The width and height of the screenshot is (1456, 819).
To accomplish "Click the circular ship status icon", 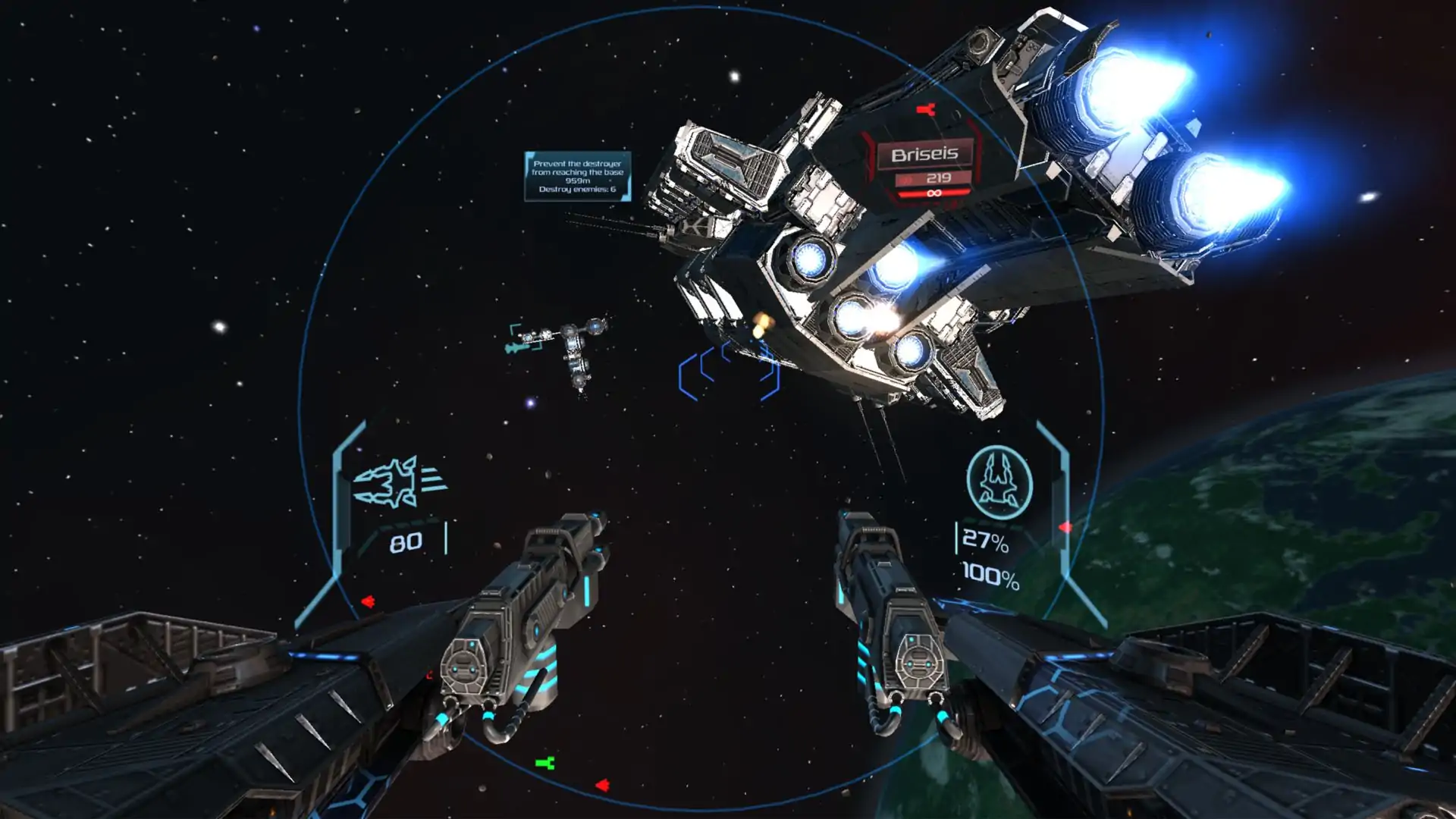I will coord(999,482).
